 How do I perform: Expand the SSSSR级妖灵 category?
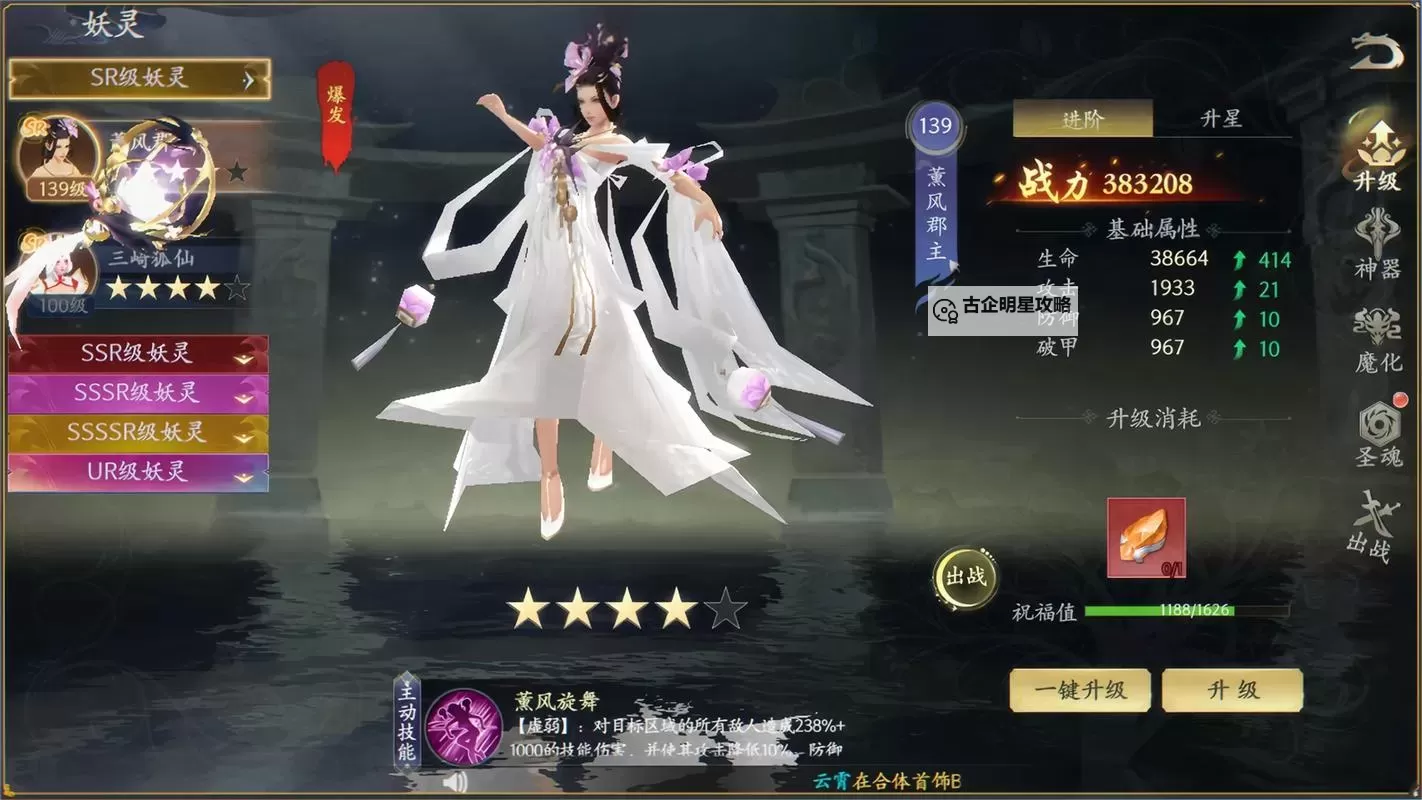coord(138,432)
